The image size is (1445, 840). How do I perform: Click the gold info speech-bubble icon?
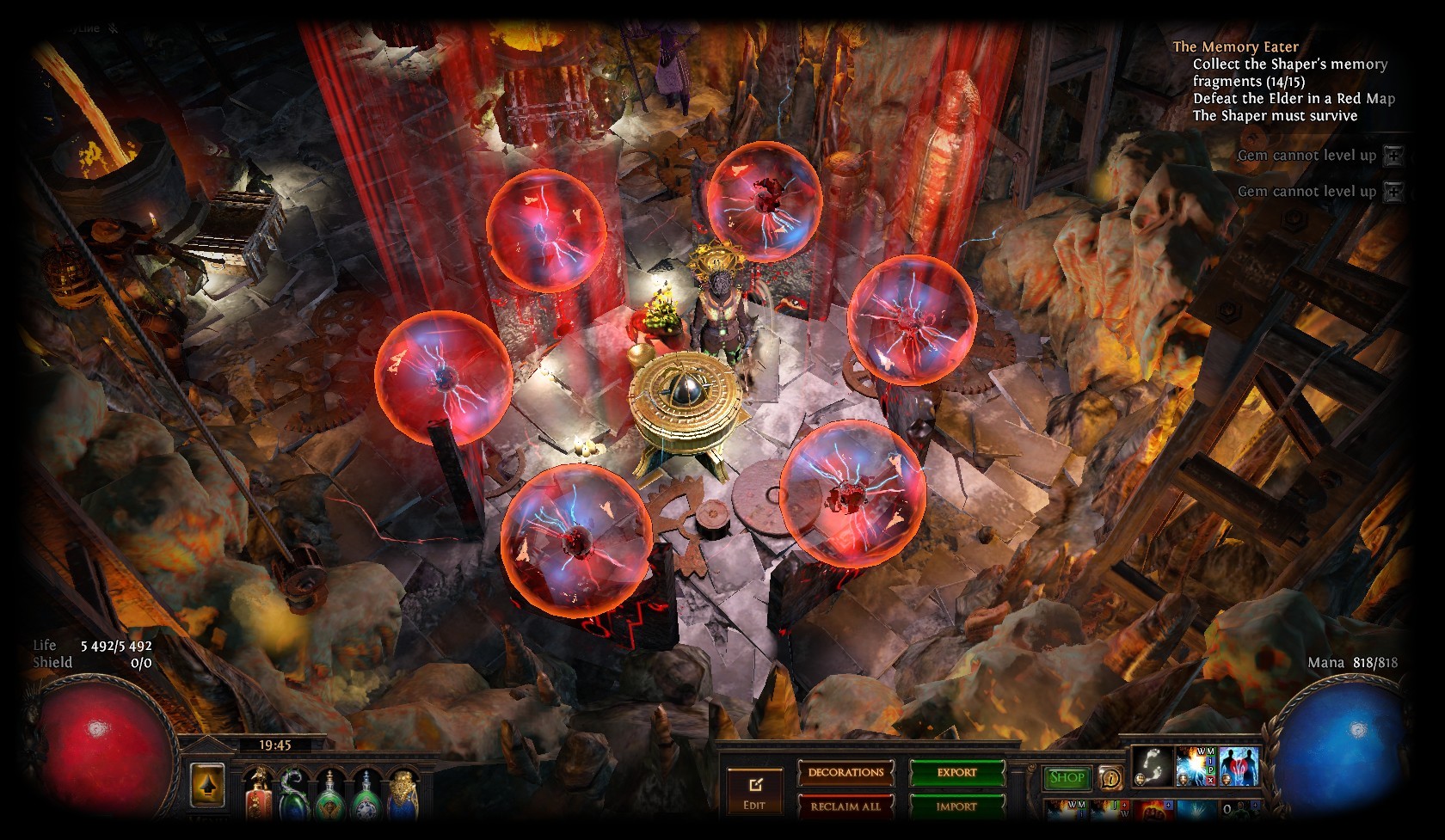tap(1111, 779)
